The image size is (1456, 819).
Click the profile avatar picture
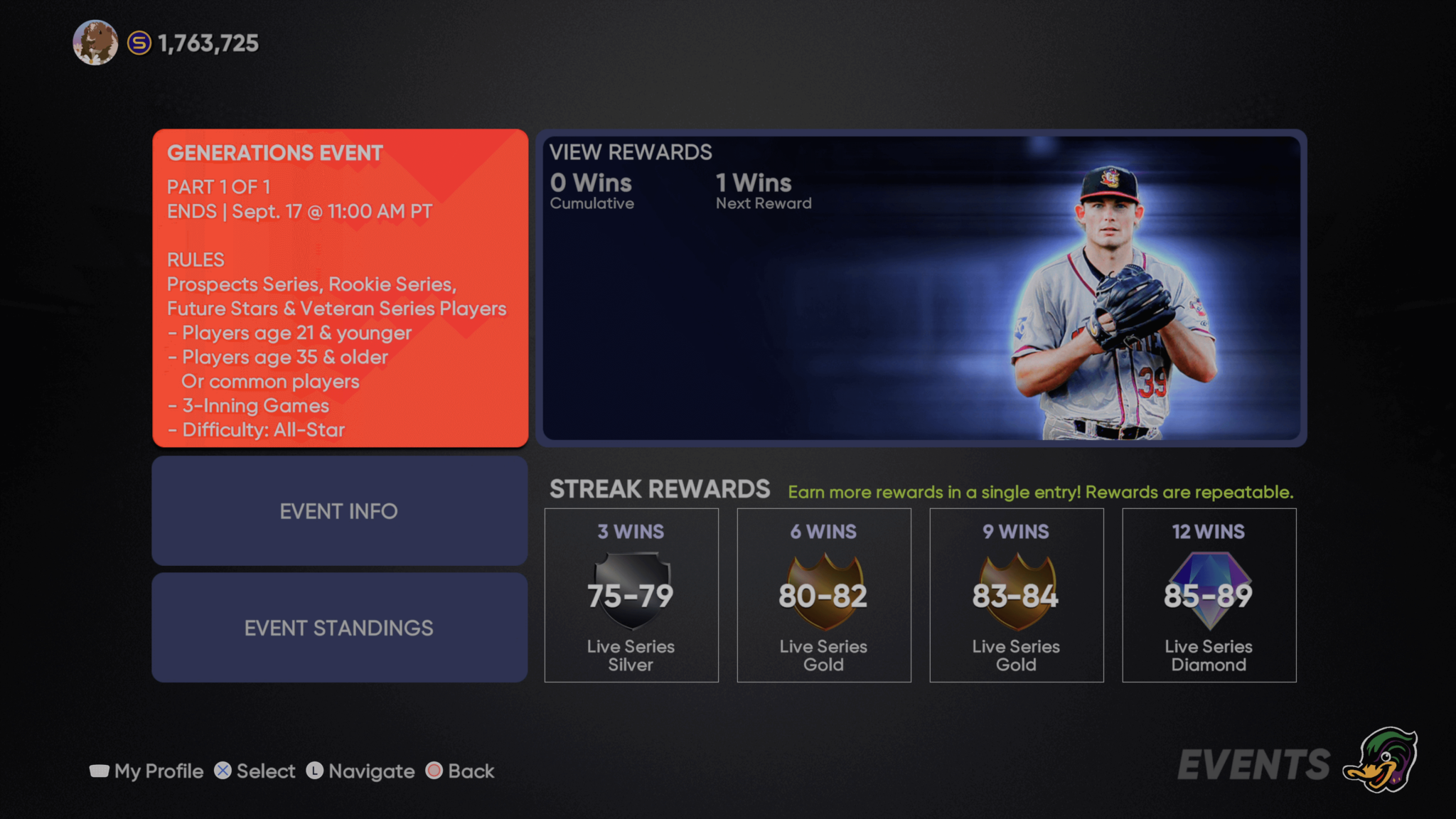pos(95,43)
